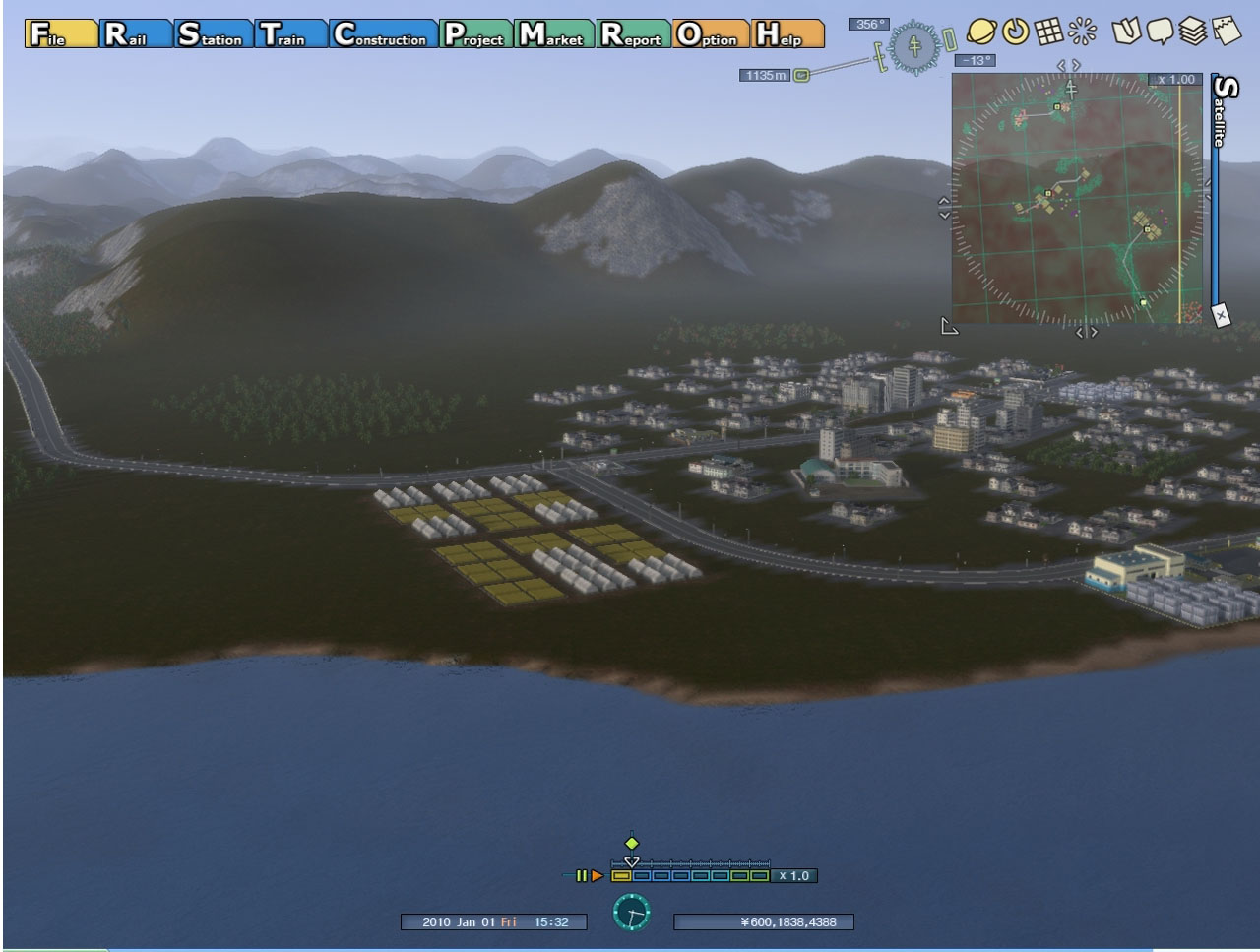Image resolution: width=1260 pixels, height=952 pixels.
Task: Click the stacked layers icon
Action: click(x=1193, y=32)
